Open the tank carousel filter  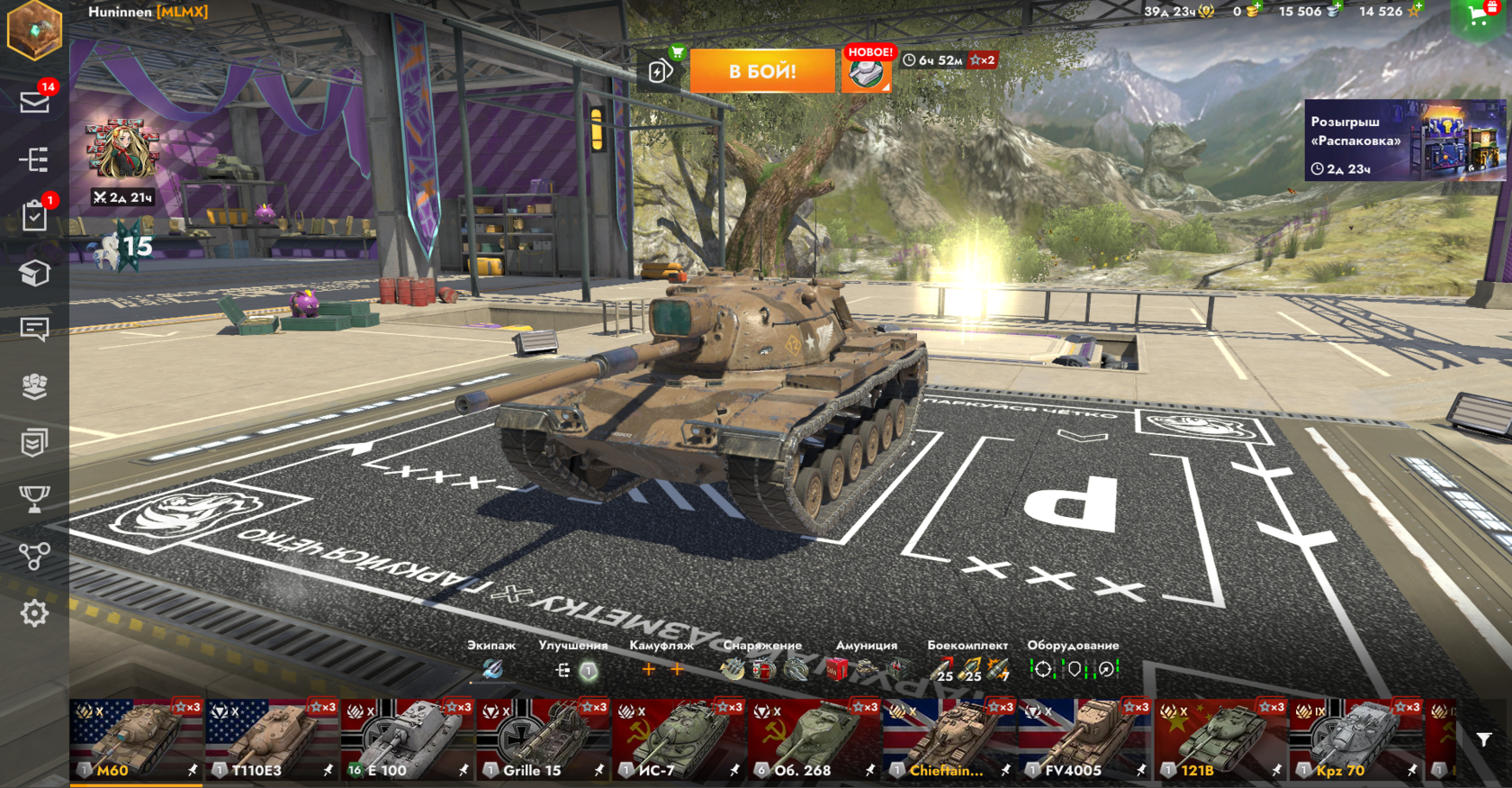tap(1484, 739)
